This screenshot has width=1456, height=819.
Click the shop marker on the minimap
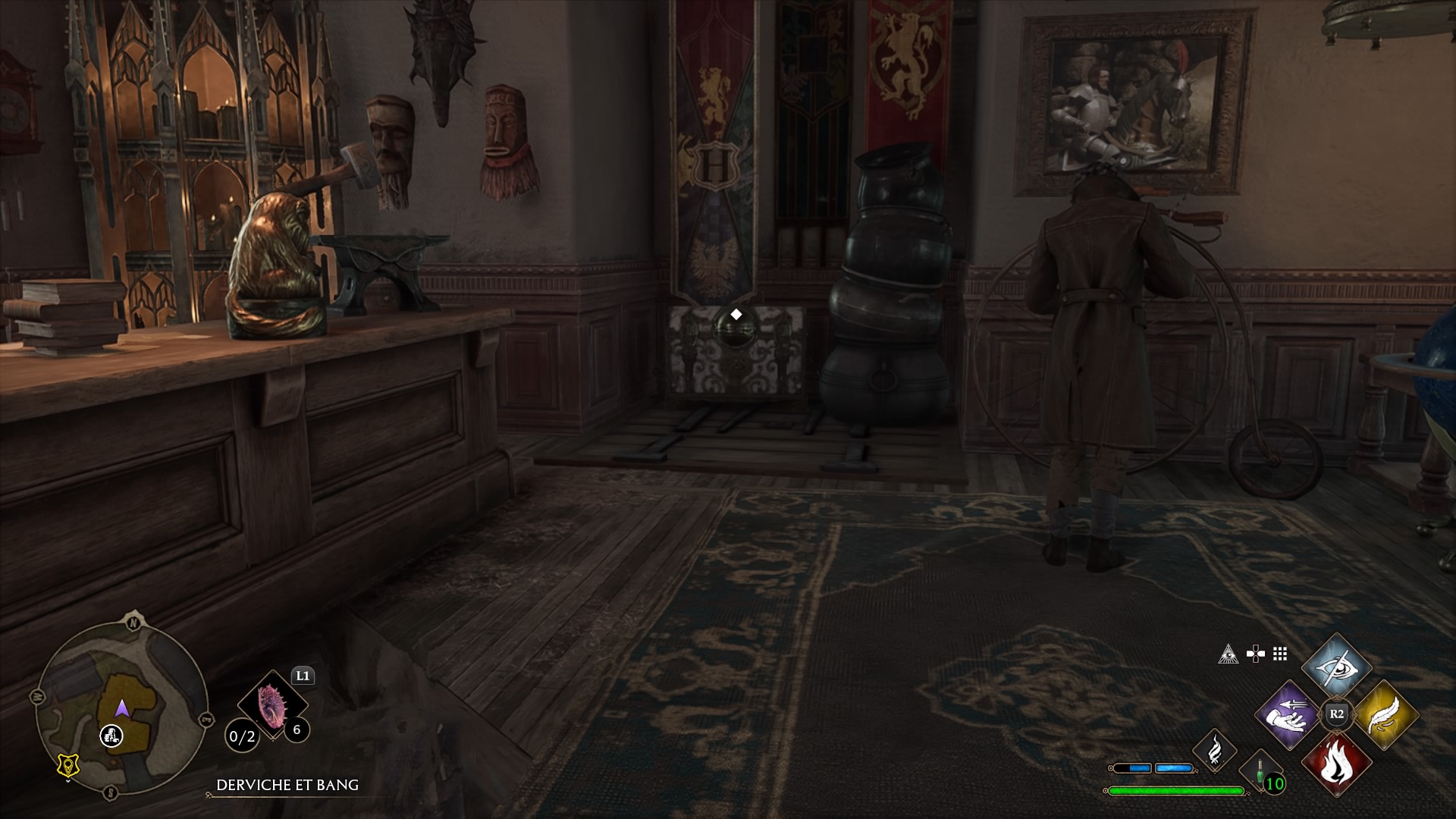coord(112,735)
